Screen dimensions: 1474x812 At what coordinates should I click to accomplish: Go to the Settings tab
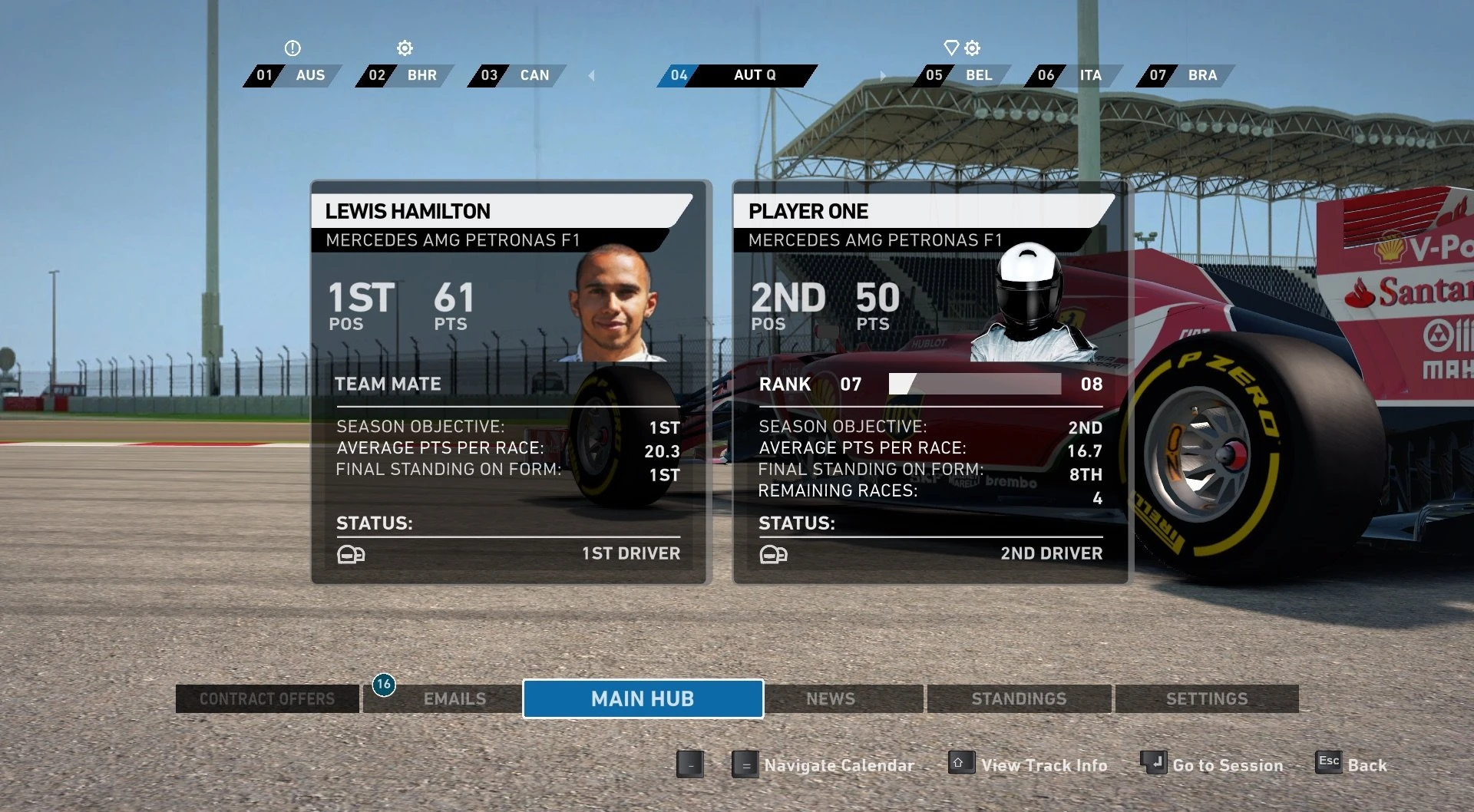(x=1206, y=698)
